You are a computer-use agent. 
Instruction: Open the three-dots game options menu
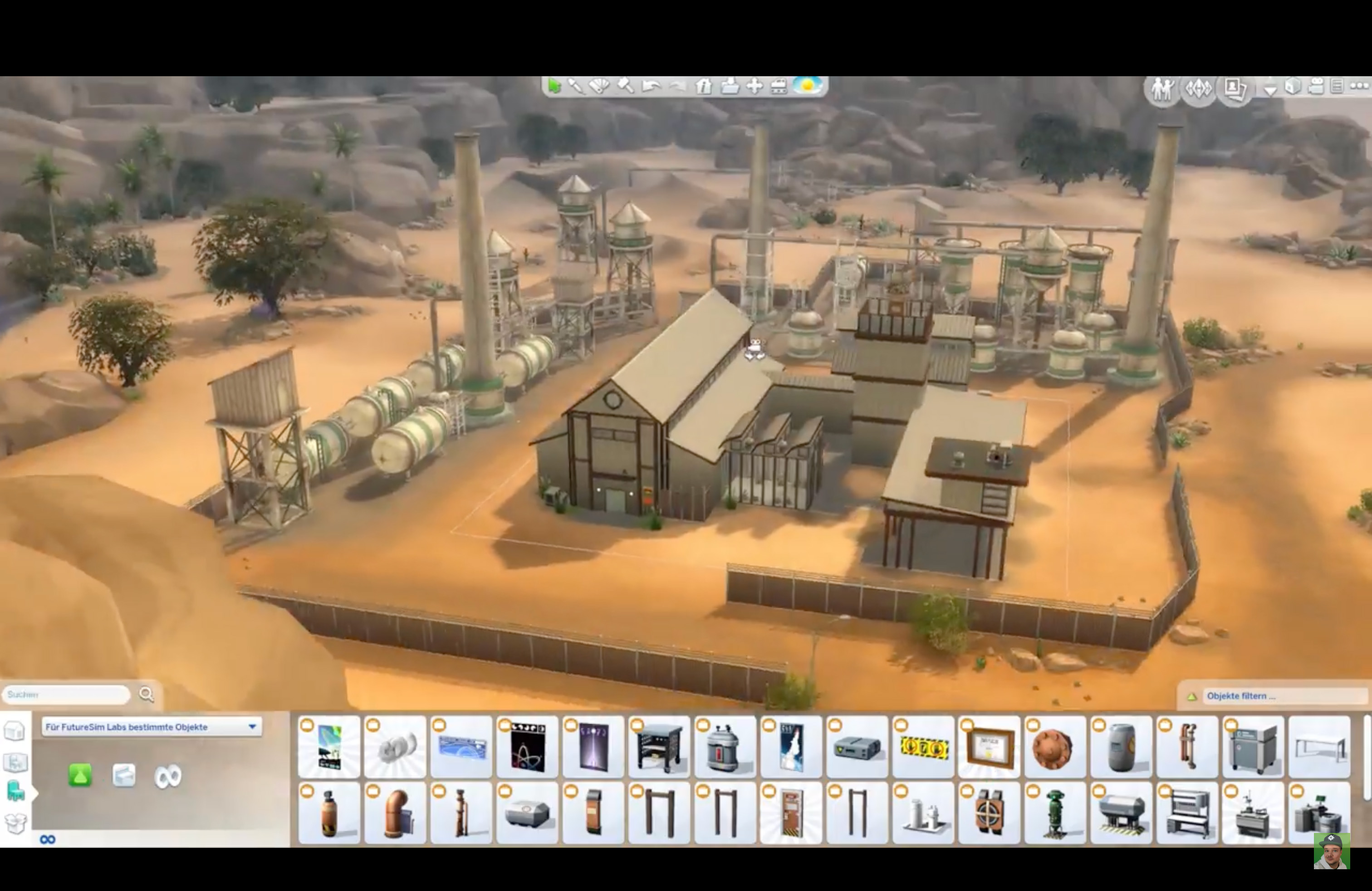(x=1359, y=87)
